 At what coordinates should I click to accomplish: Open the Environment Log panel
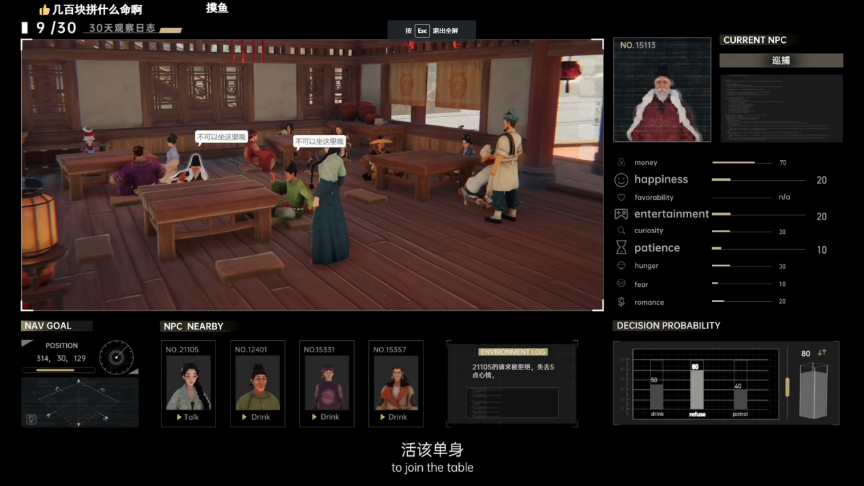pyautogui.click(x=512, y=384)
